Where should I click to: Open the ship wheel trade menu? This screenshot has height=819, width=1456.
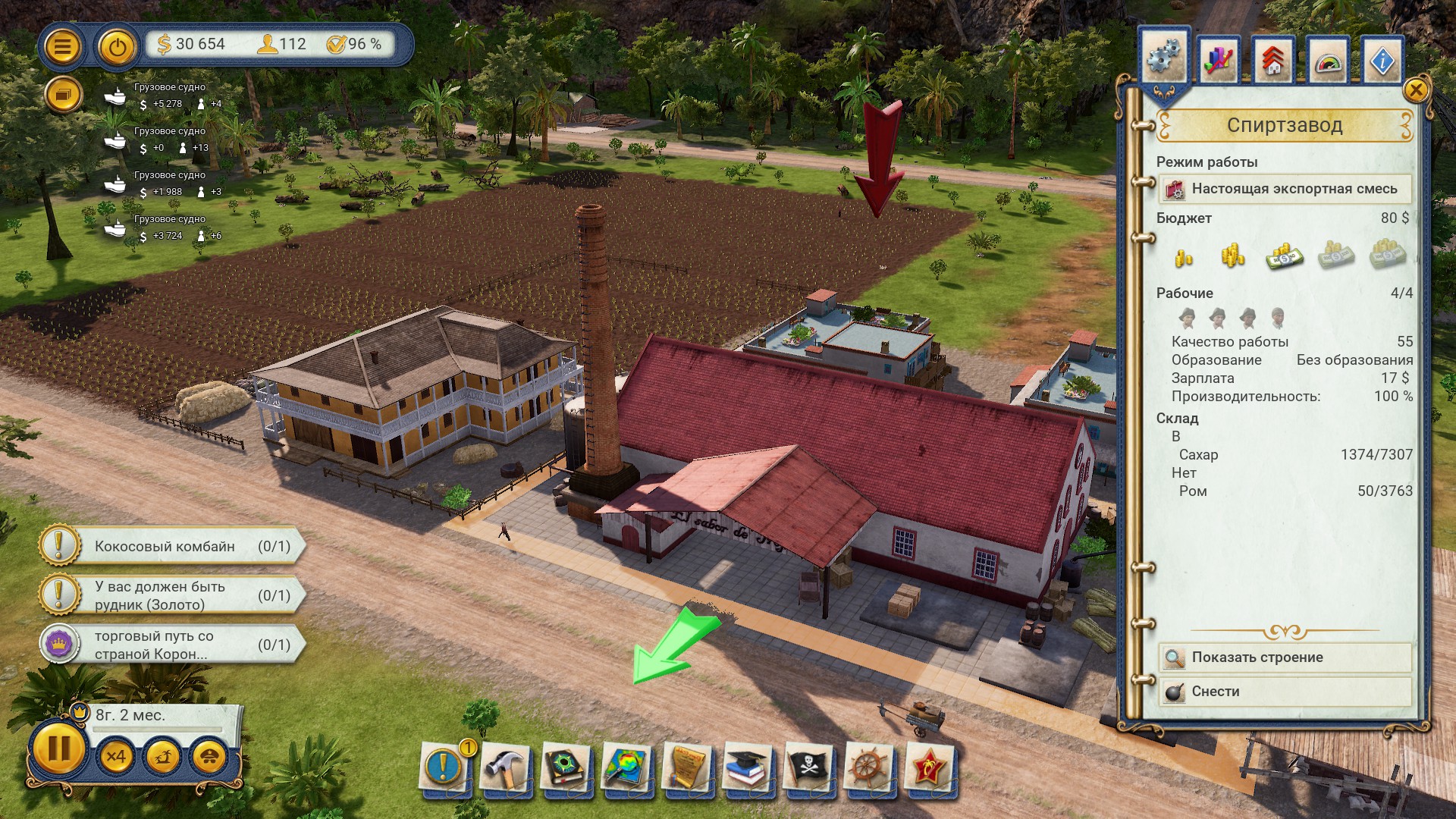point(869,767)
